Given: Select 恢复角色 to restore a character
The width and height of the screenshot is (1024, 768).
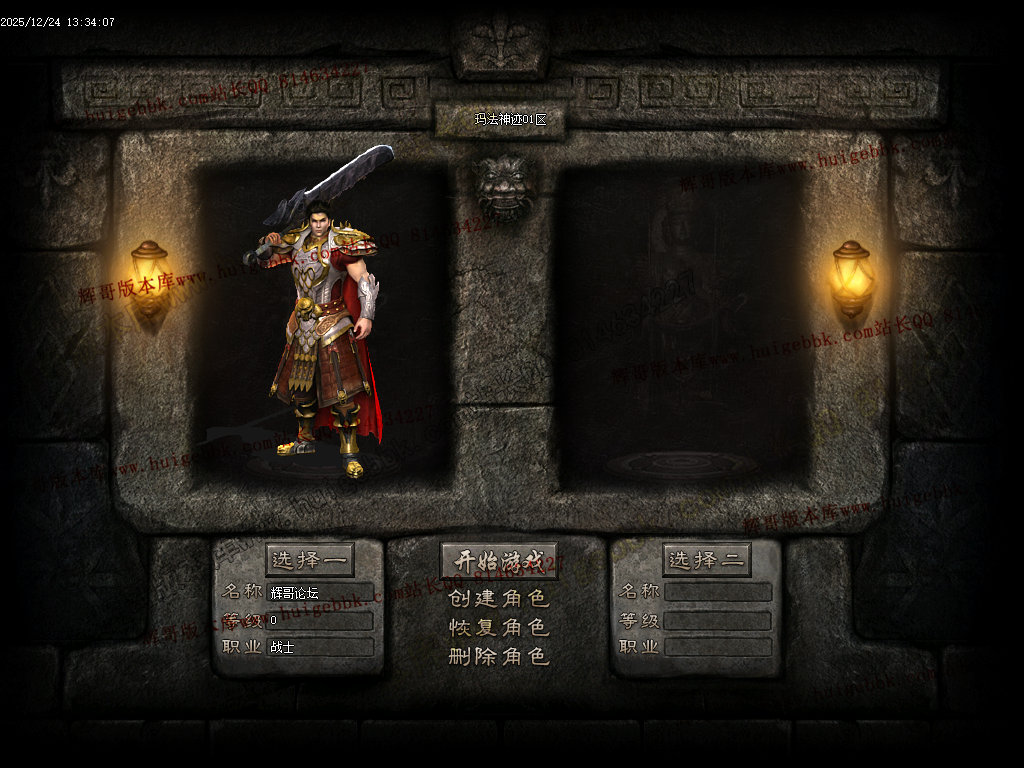Looking at the screenshot, I should coord(499,628).
